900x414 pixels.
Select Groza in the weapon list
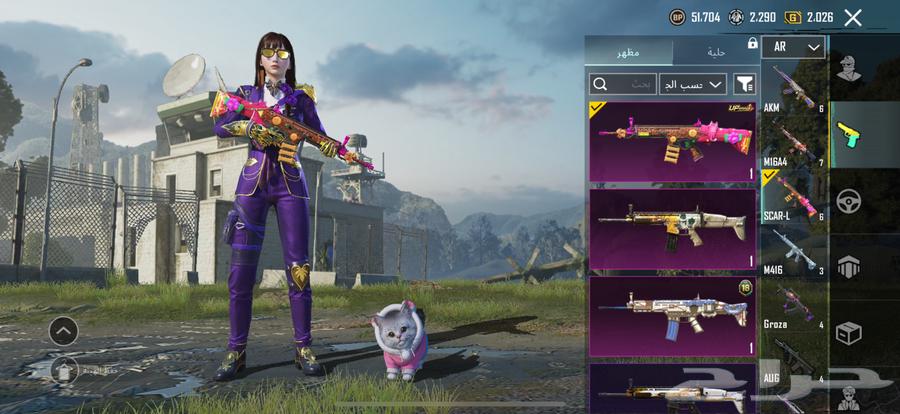click(795, 308)
